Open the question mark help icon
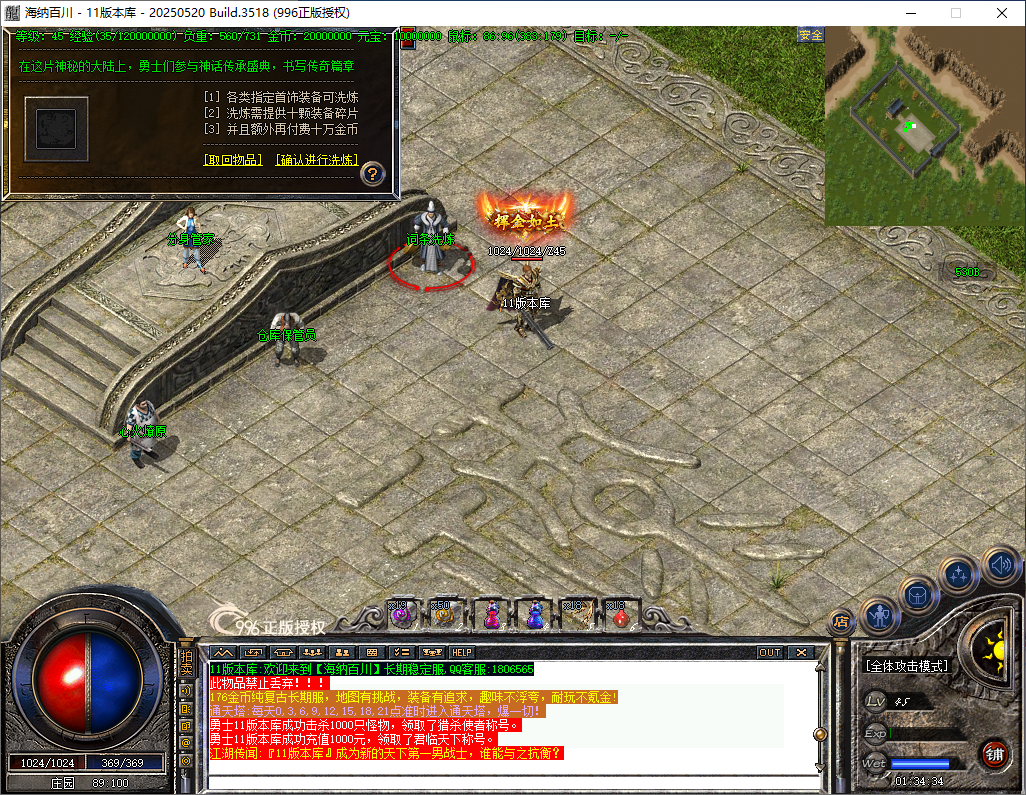 (x=372, y=173)
